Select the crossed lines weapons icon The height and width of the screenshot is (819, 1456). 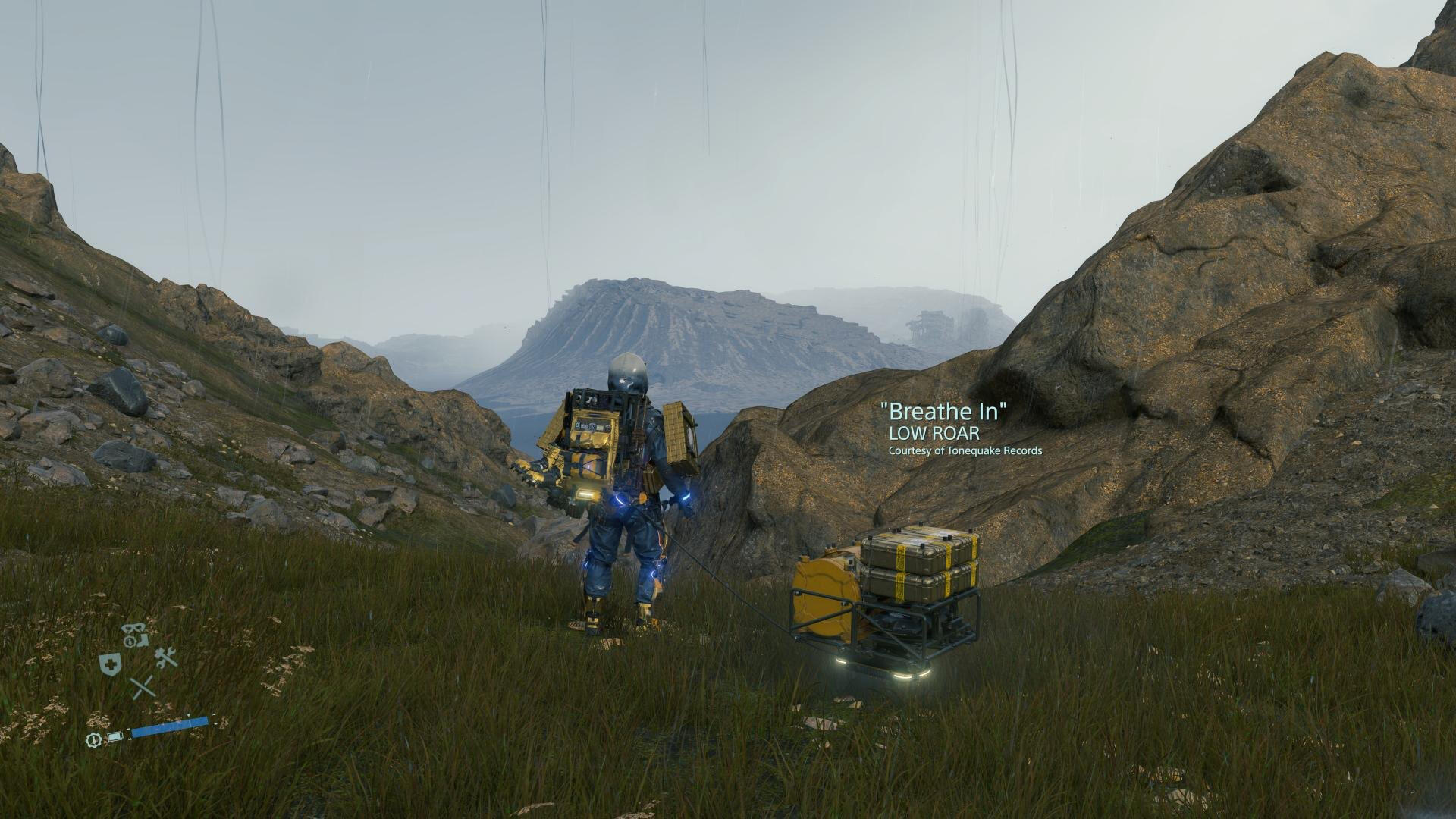[142, 688]
